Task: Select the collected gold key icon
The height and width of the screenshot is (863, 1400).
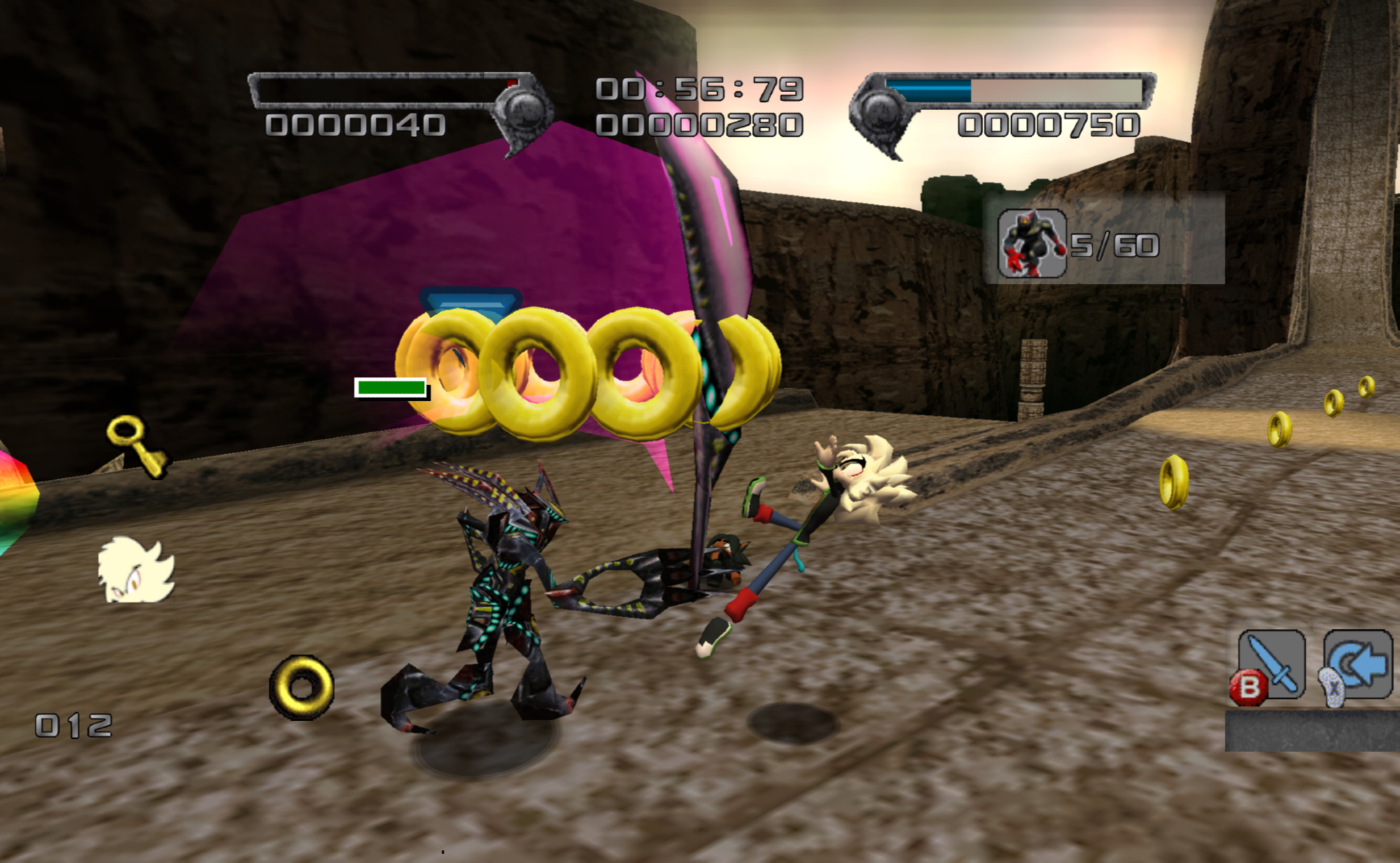Action: pyautogui.click(x=137, y=445)
